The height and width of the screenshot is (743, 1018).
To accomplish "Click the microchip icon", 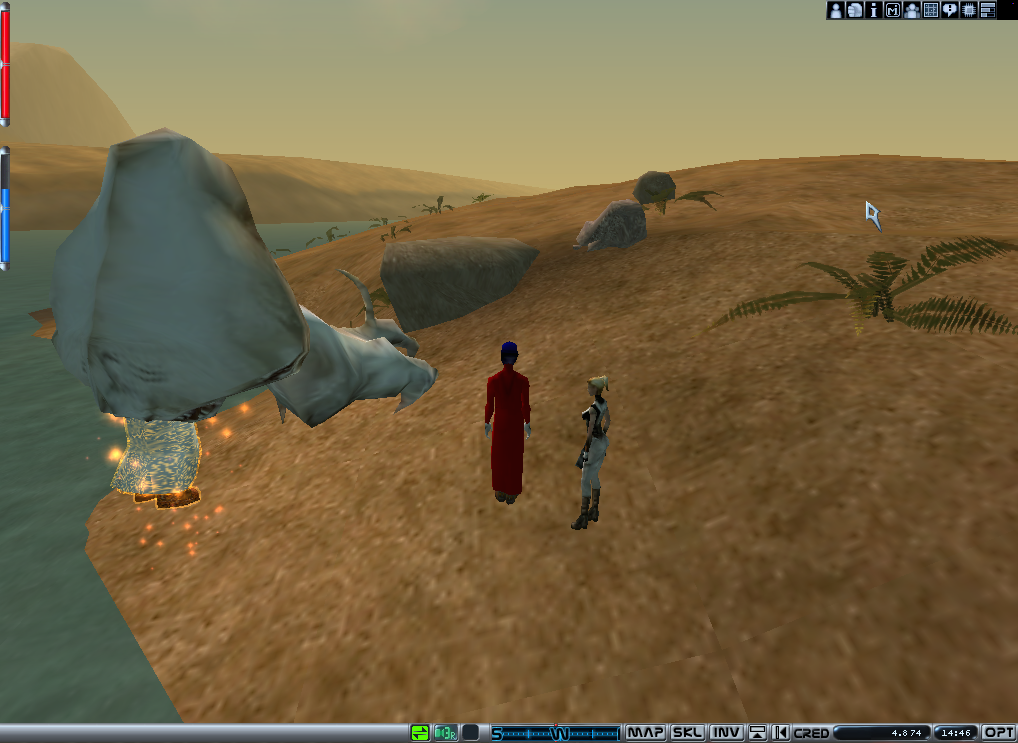I will (x=969, y=10).
